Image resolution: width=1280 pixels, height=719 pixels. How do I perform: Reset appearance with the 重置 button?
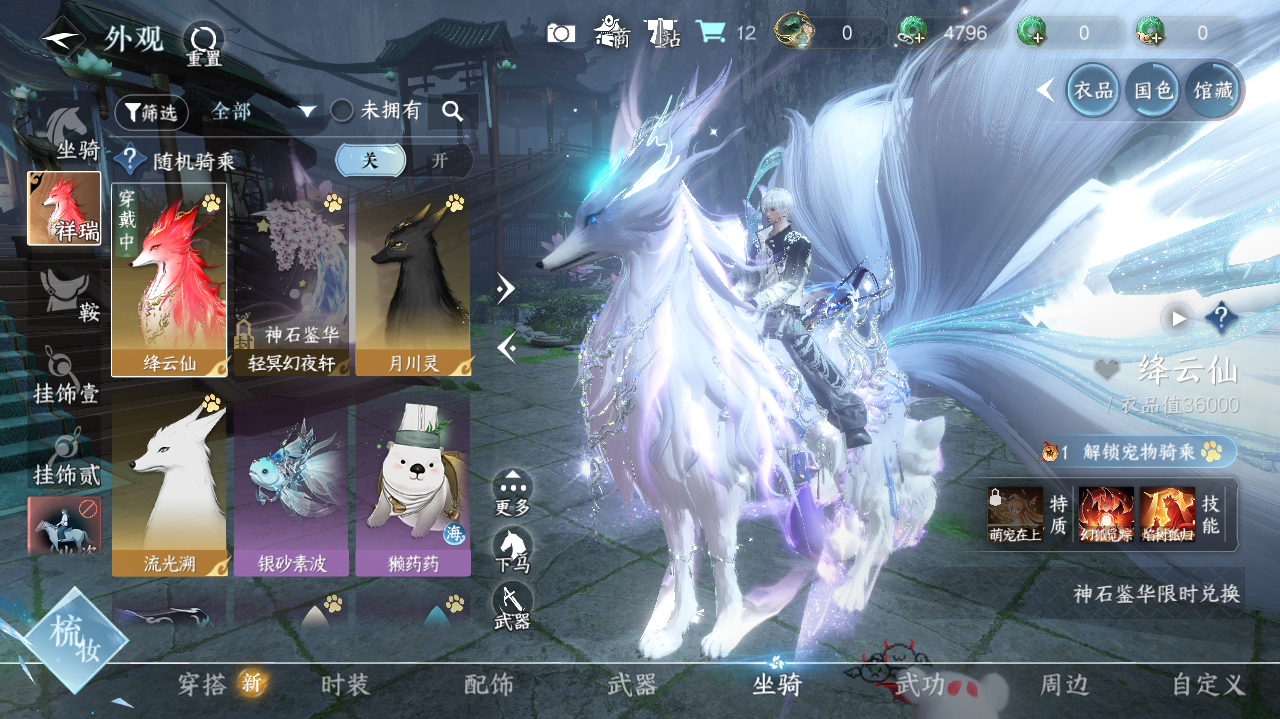(x=203, y=43)
